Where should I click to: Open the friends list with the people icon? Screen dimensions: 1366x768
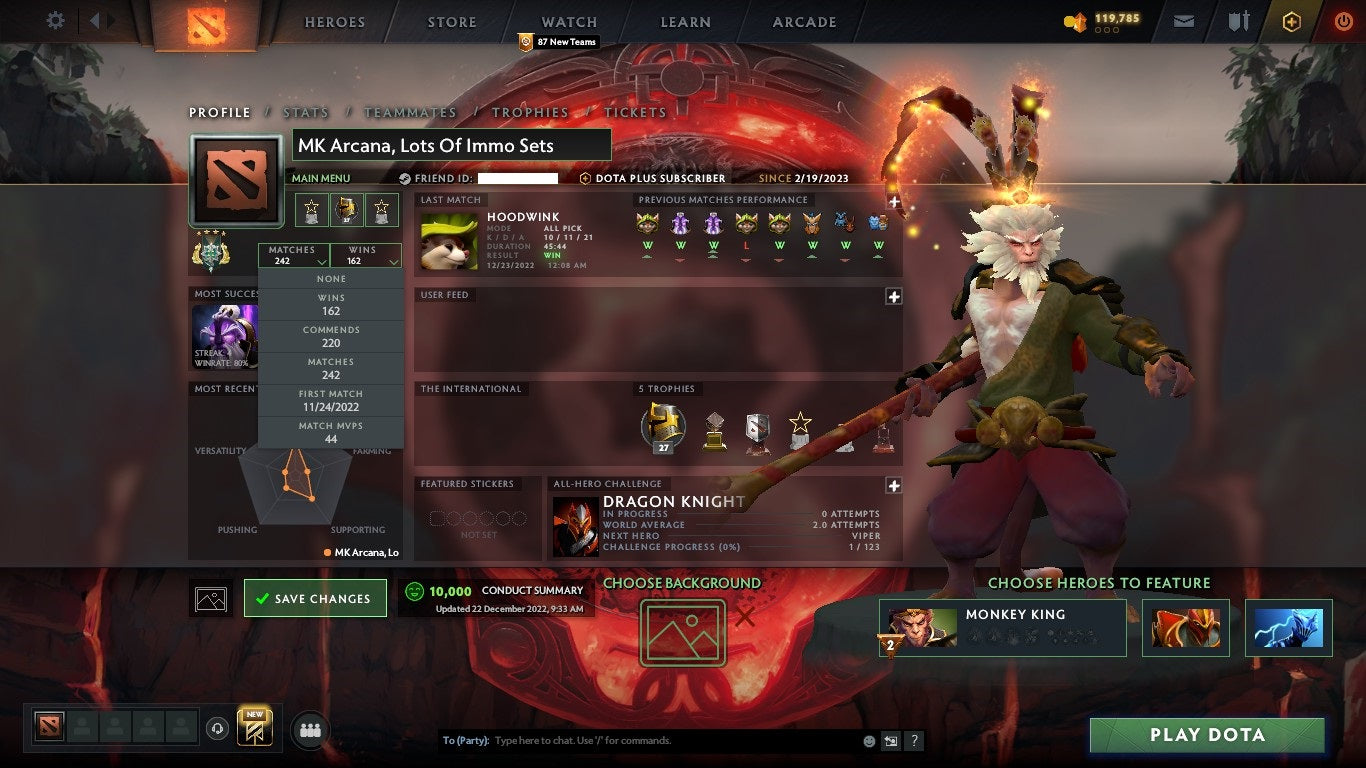click(310, 730)
